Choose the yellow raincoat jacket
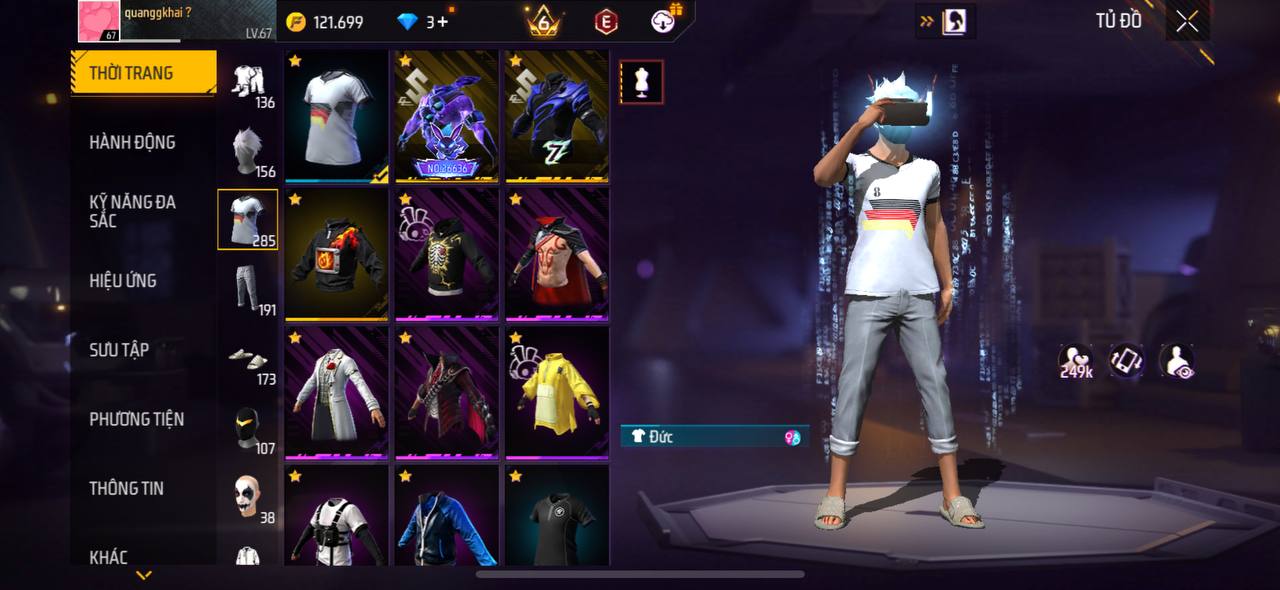 pos(557,392)
